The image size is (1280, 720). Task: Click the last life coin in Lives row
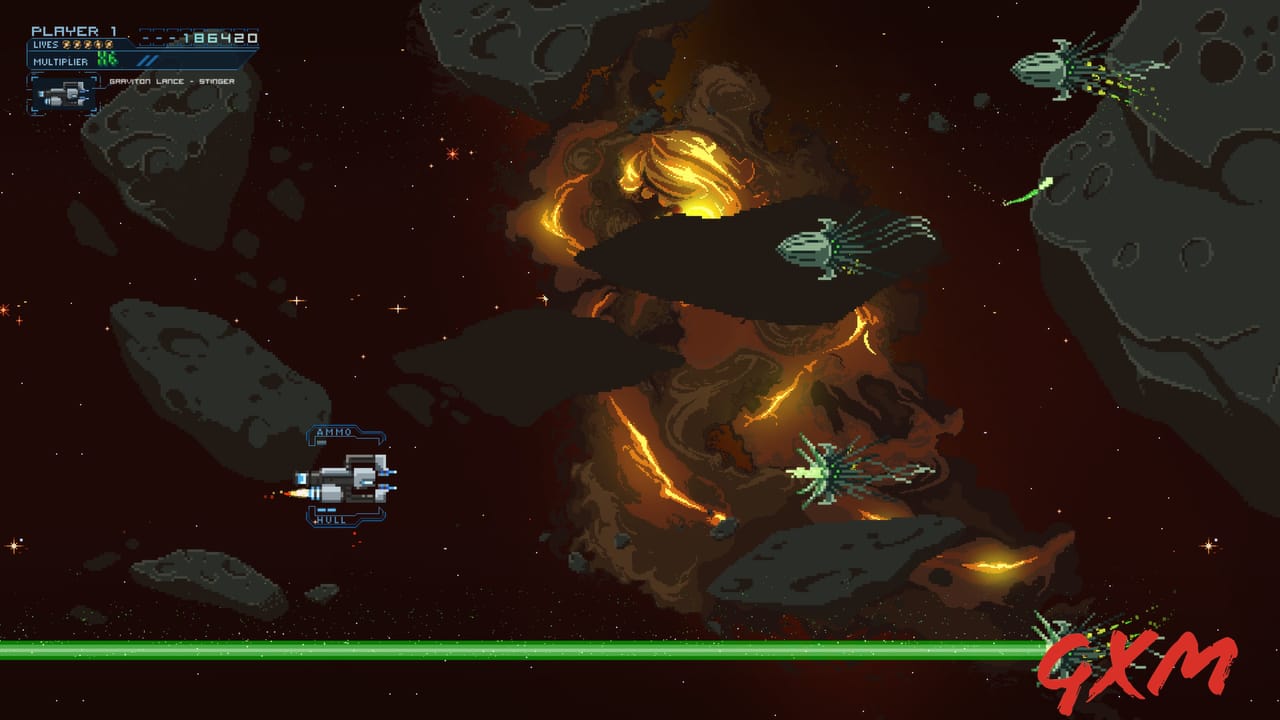click(x=108, y=44)
